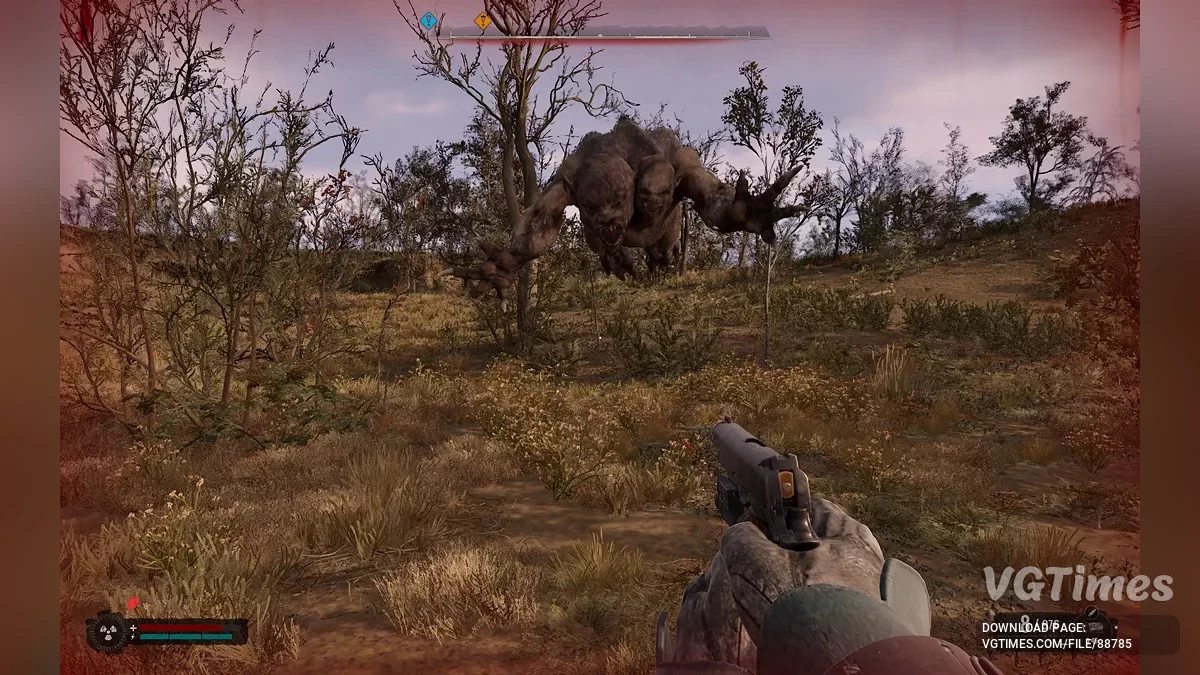
Task: Click the VGTimes logo watermark
Action: (x=1076, y=585)
